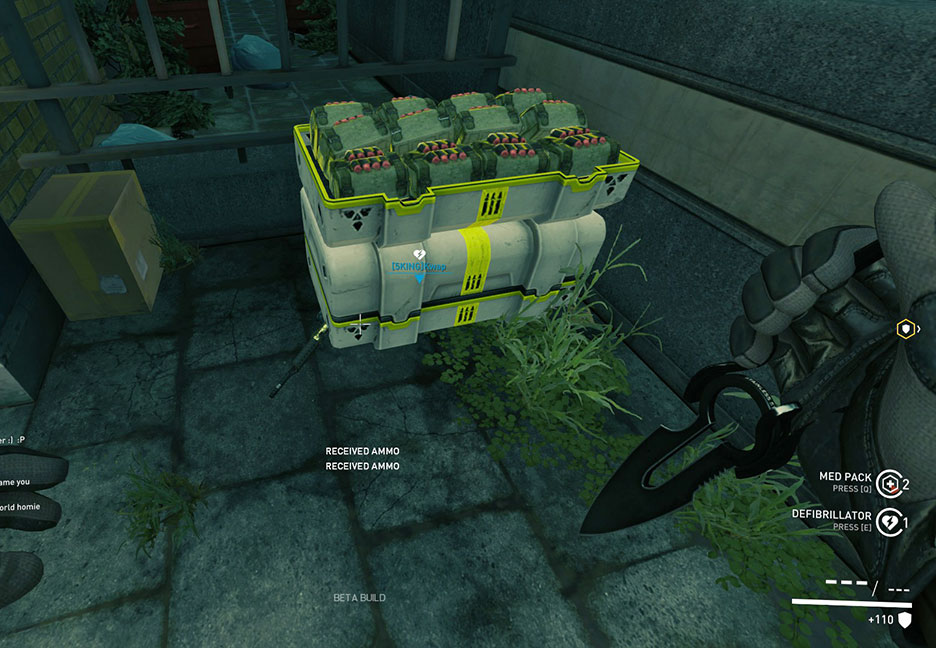
Task: Click the teammate marker above the blue nametag
Action: point(420,256)
